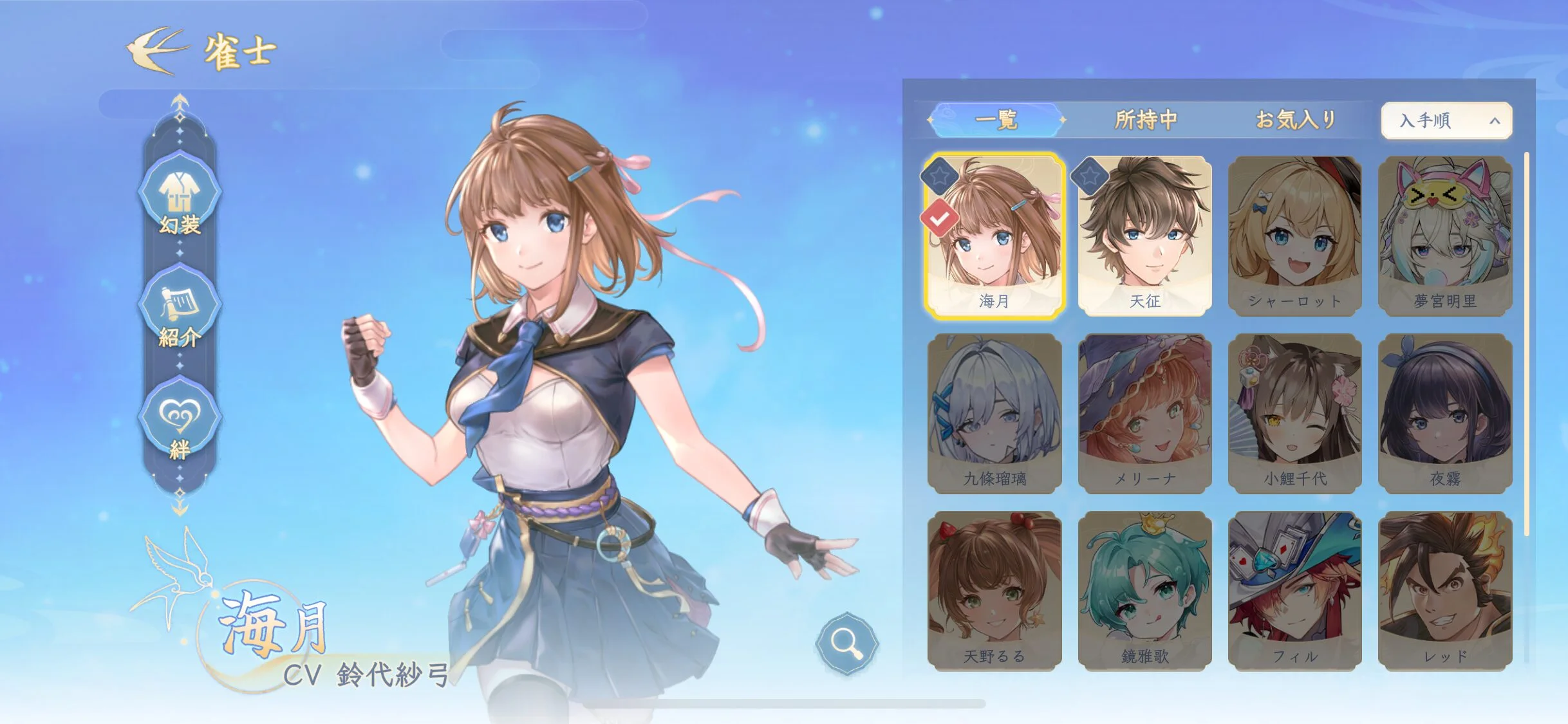Image resolution: width=1568 pixels, height=724 pixels.
Task: Select the 海月 character portrait
Action: (x=994, y=236)
